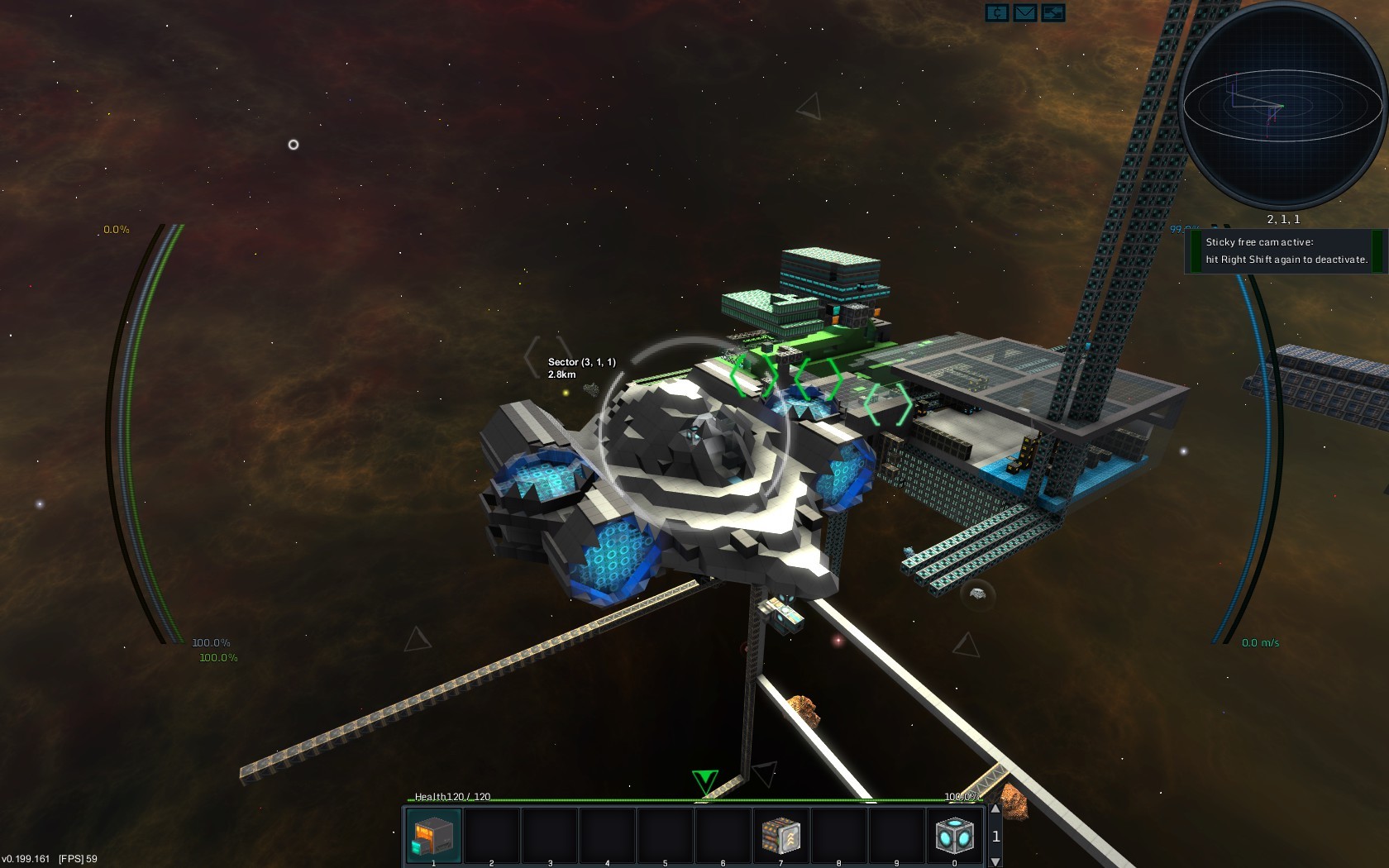The image size is (1389, 868).
Task: Click the circular radar minimap
Action: pyautogui.click(x=1282, y=105)
